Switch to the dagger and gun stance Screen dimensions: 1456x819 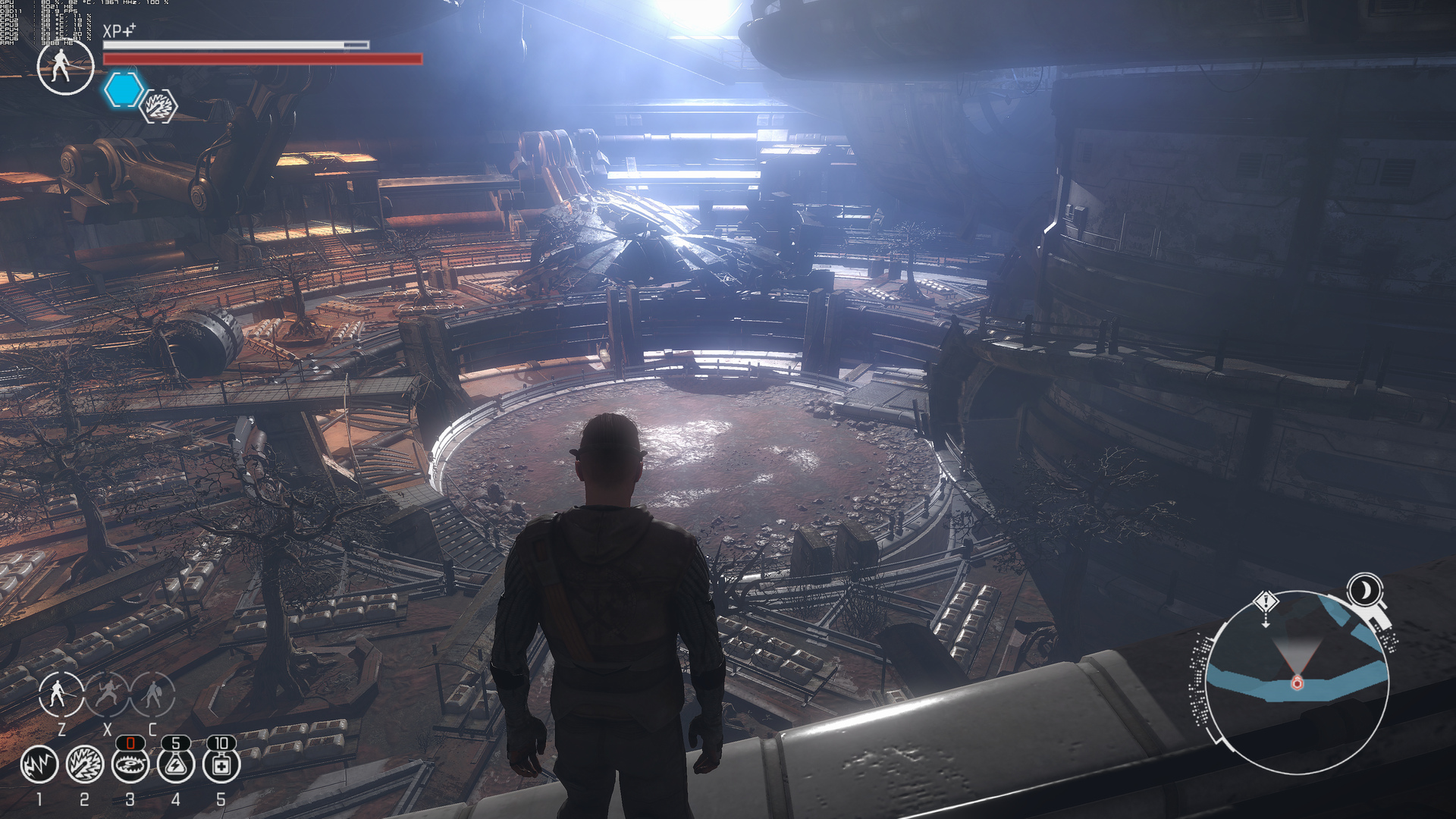(x=107, y=694)
